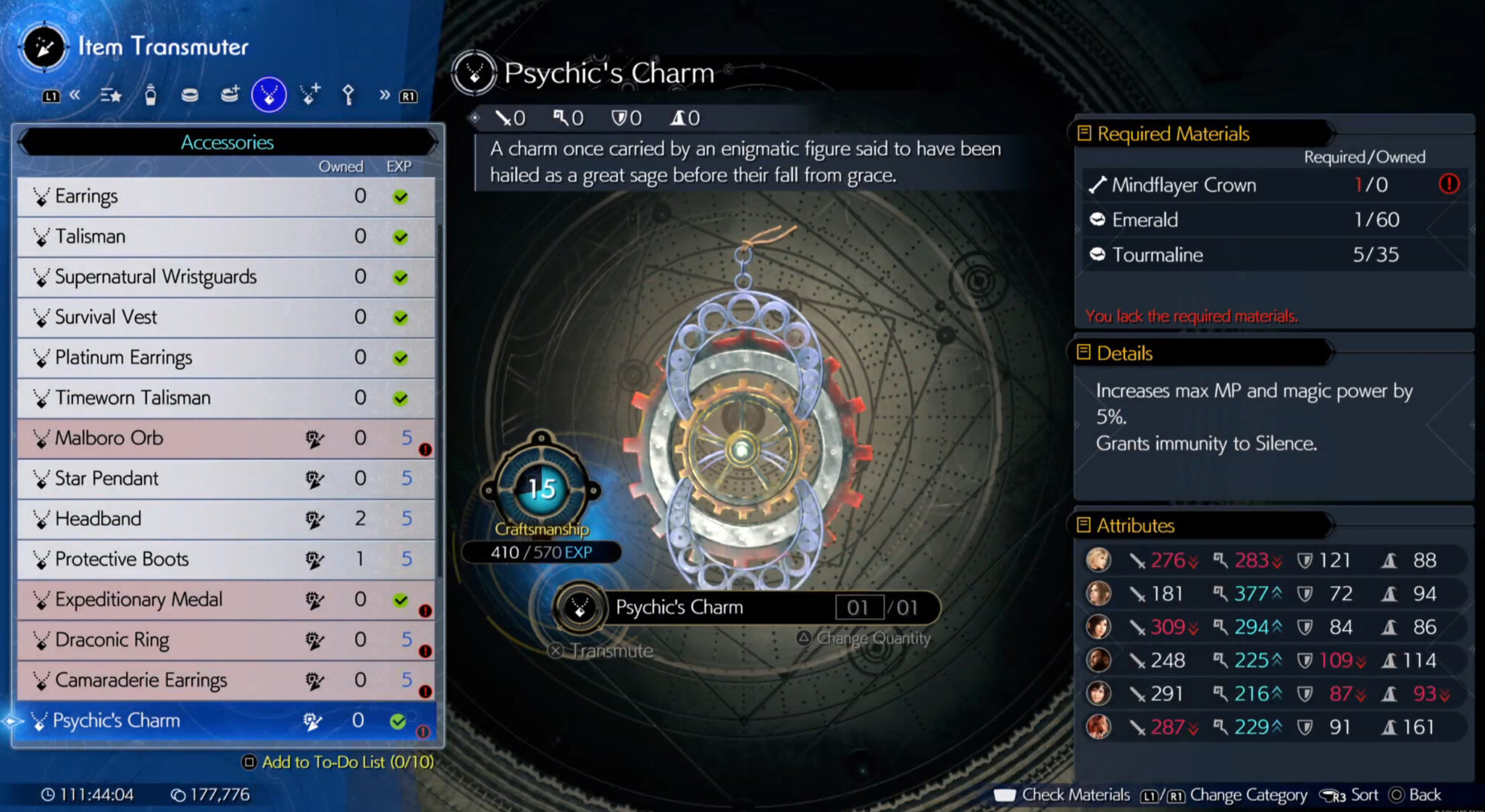Click the Transmute button

coord(602,650)
